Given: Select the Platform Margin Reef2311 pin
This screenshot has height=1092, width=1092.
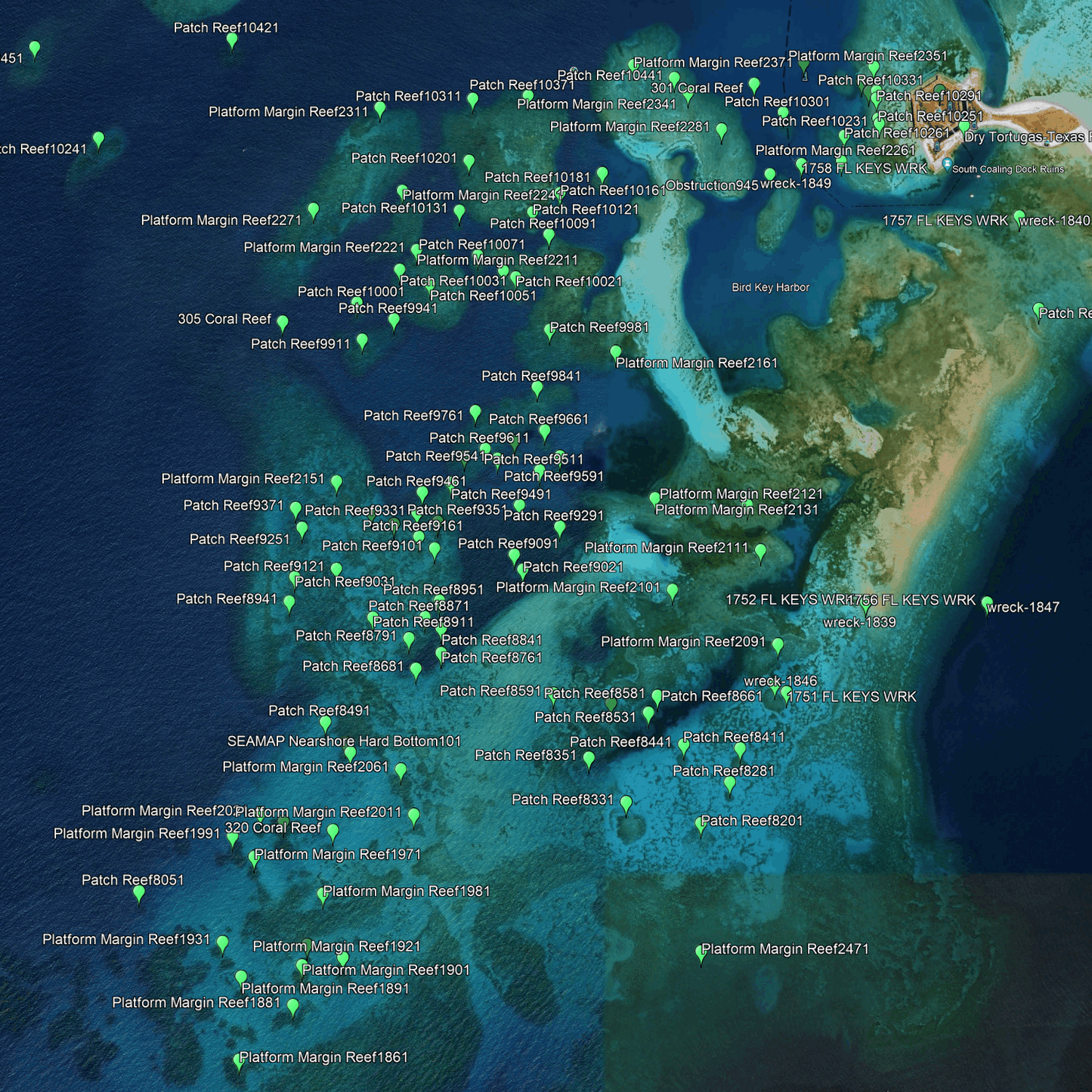Looking at the screenshot, I should [x=379, y=111].
